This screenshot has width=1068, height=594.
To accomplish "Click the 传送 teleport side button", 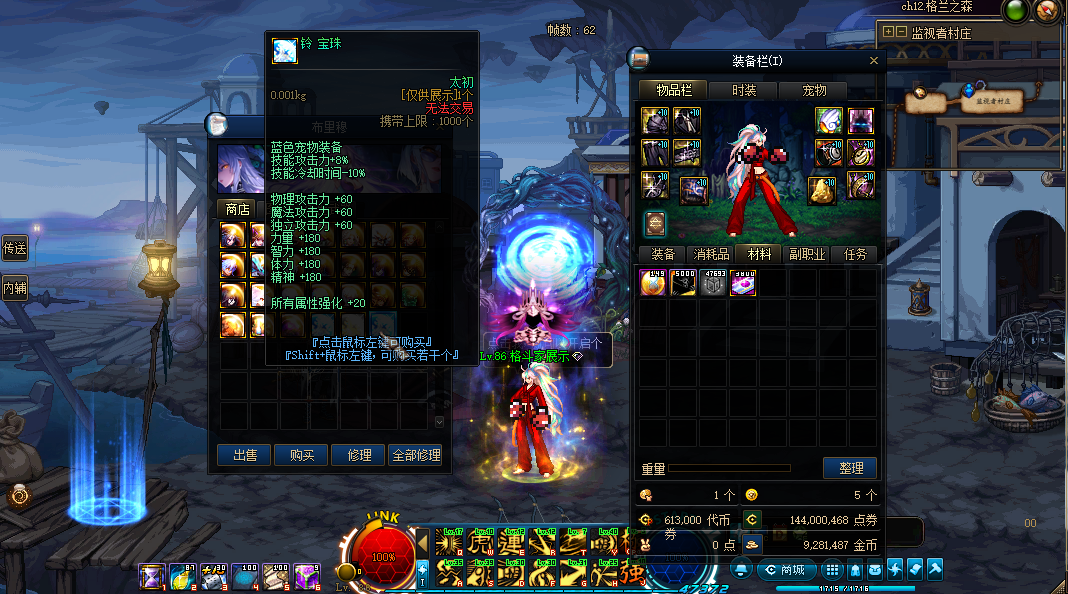I will pos(14,248).
